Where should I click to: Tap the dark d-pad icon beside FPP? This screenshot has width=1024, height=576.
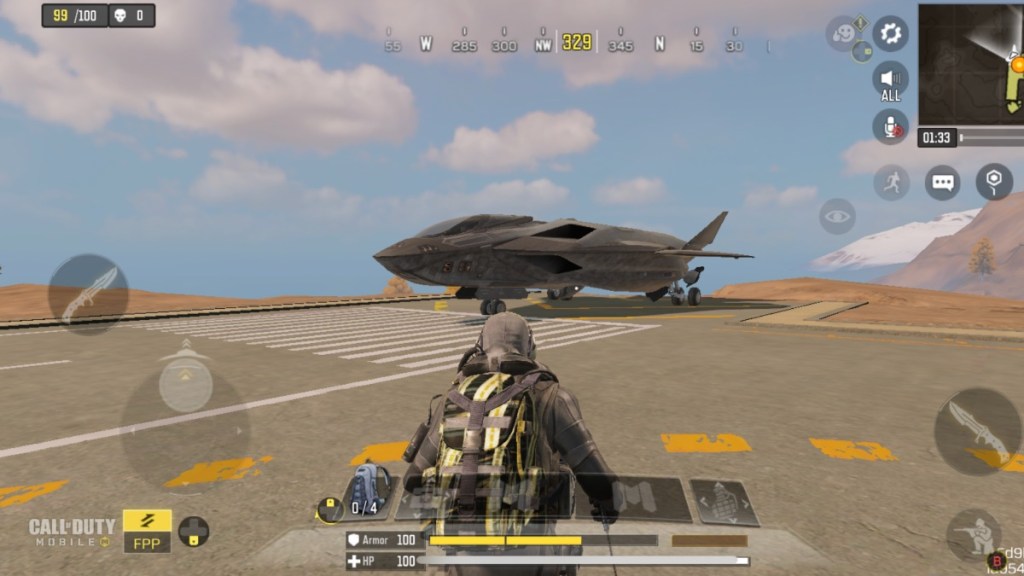point(194,531)
